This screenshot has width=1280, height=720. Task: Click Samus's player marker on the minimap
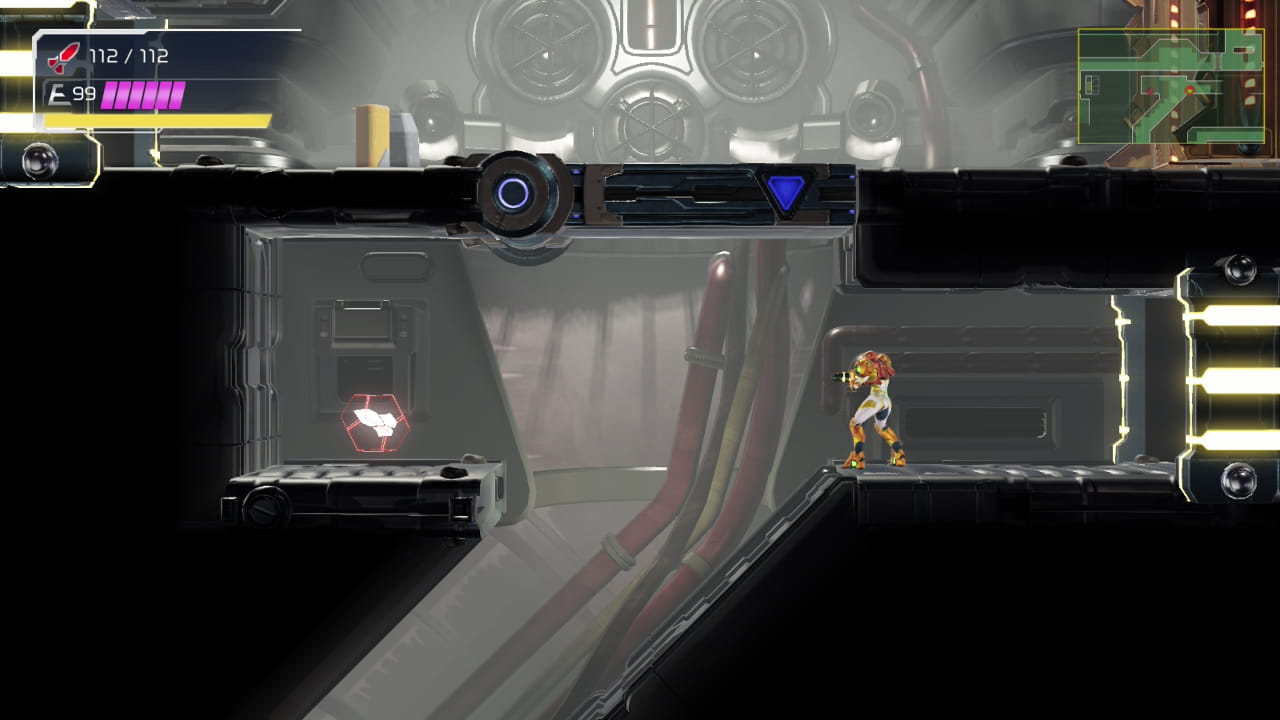click(1190, 90)
